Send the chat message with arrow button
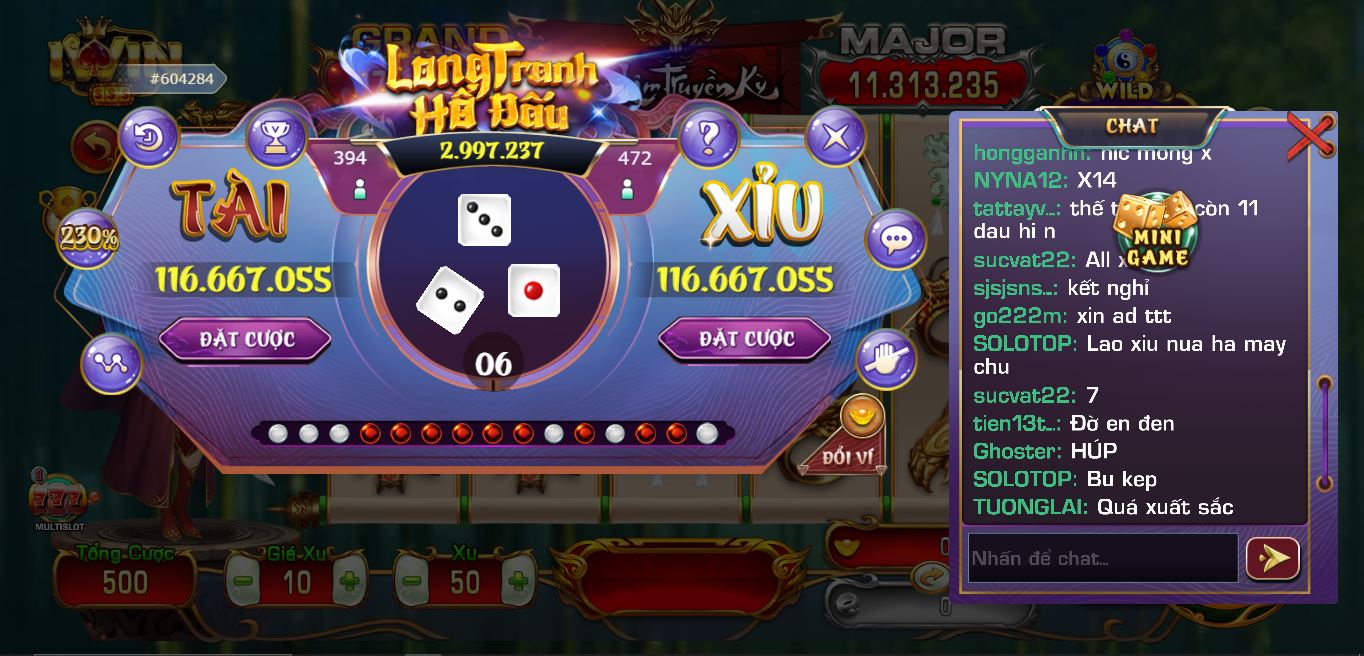1364x656 pixels. tap(1272, 558)
